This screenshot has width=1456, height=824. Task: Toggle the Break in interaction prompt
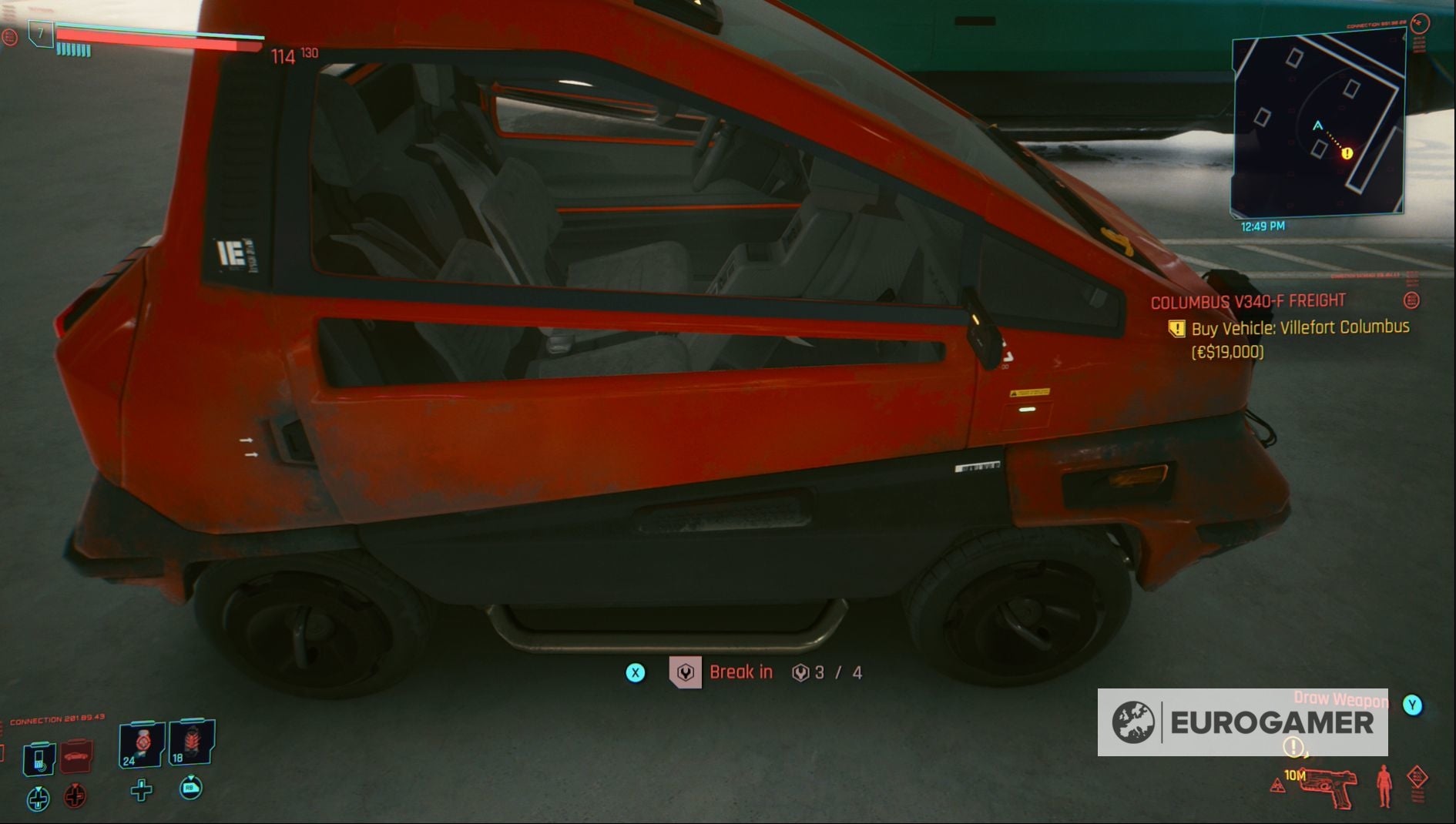click(x=743, y=672)
